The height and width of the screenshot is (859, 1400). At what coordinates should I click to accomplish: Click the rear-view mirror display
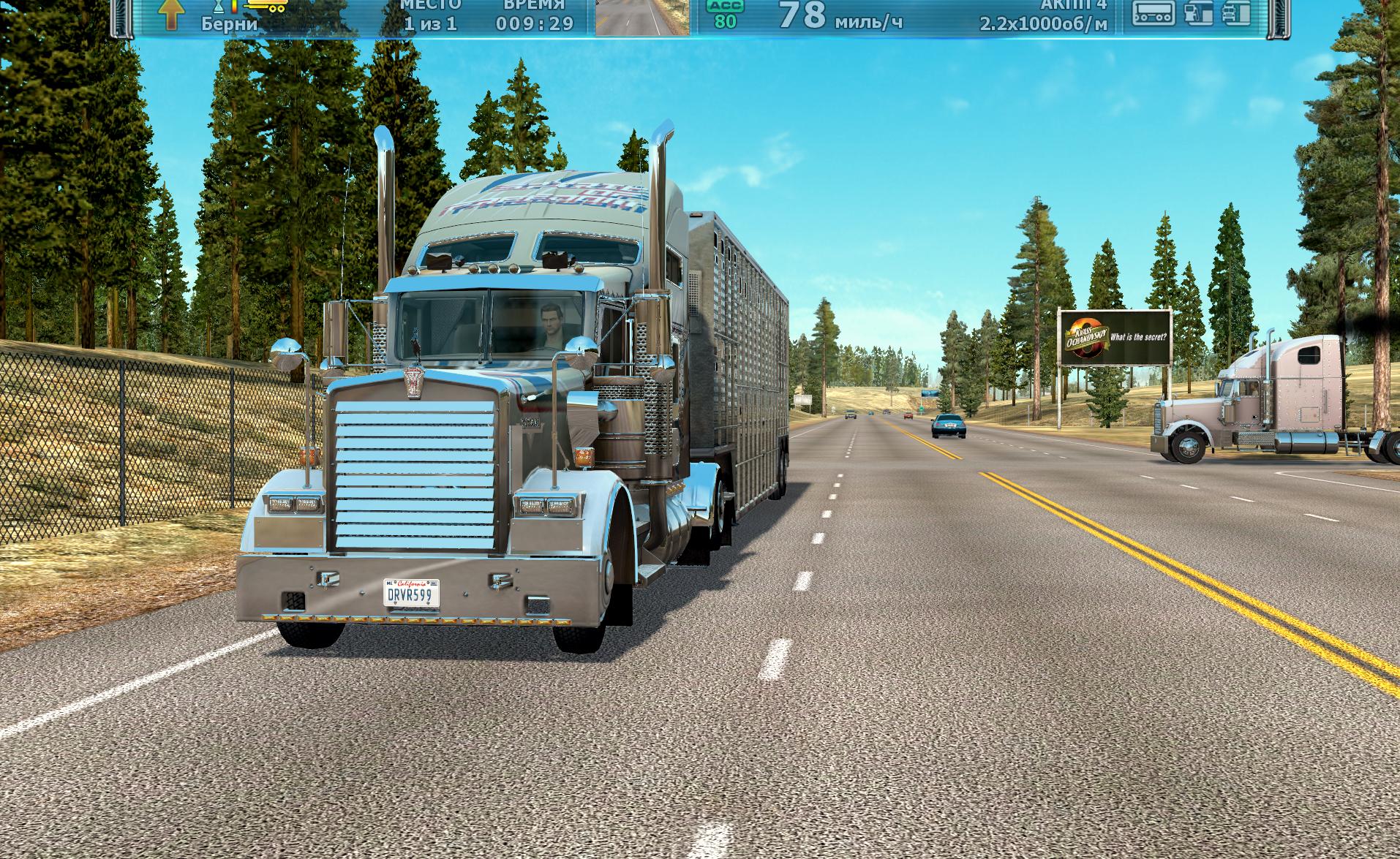coord(642,18)
